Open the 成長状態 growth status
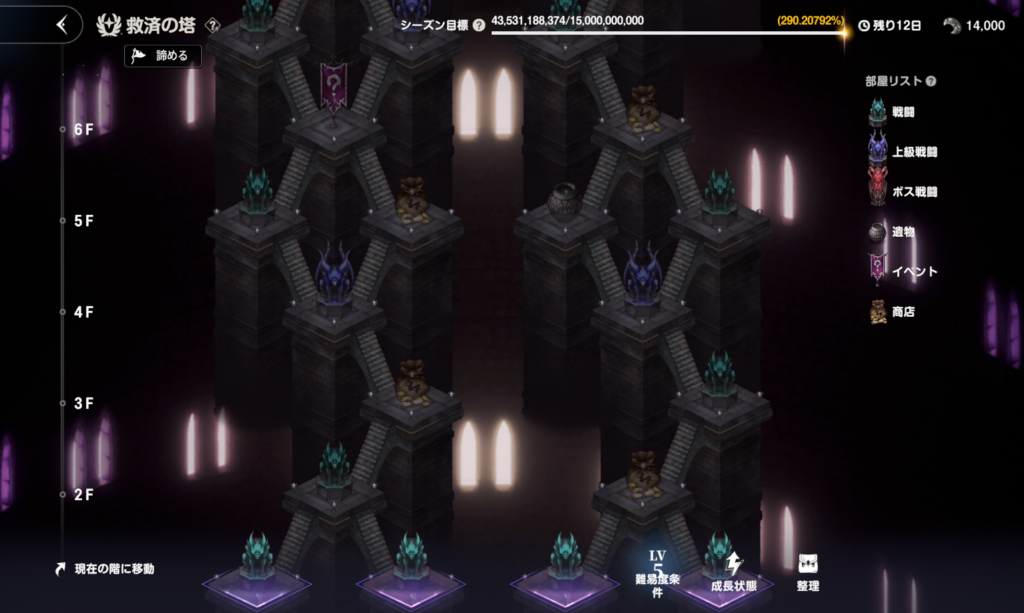 click(x=735, y=572)
